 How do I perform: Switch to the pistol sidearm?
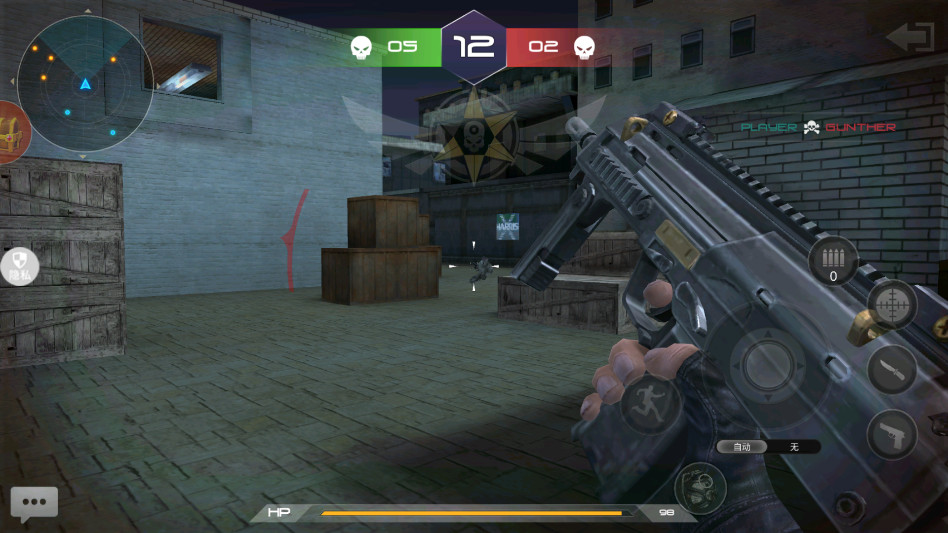(891, 434)
